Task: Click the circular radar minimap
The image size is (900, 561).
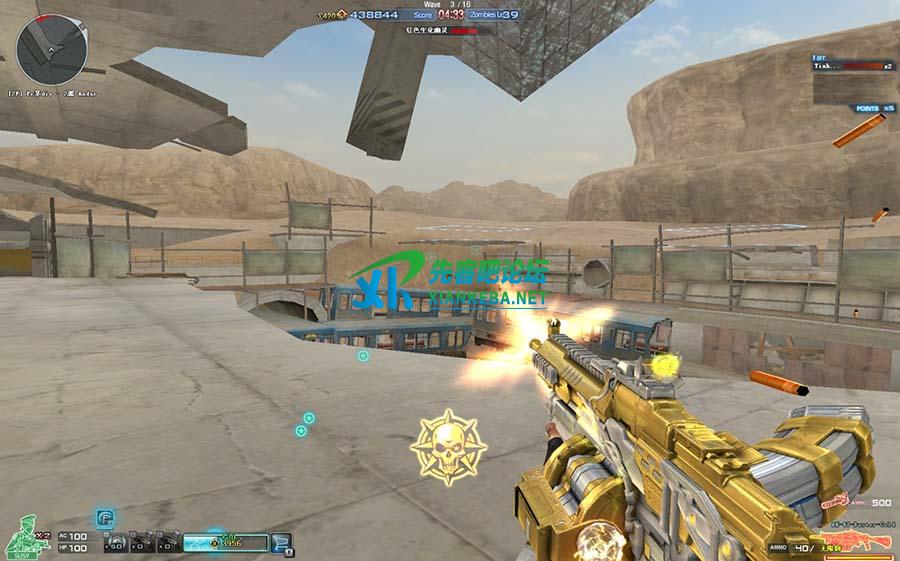Action: [x=52, y=50]
